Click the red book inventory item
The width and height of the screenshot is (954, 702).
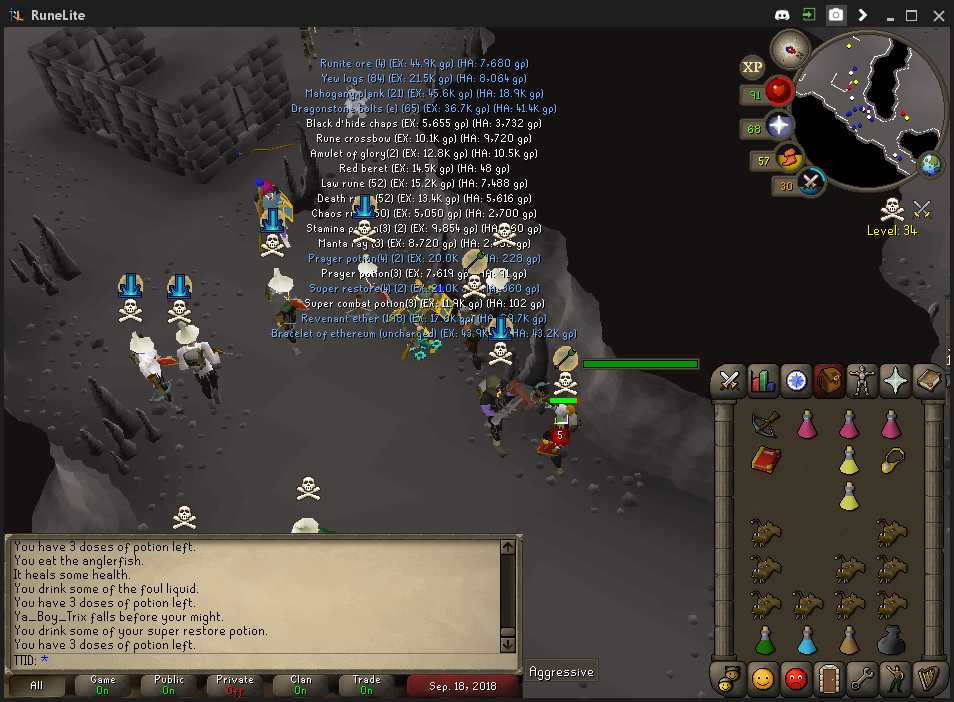[x=765, y=460]
